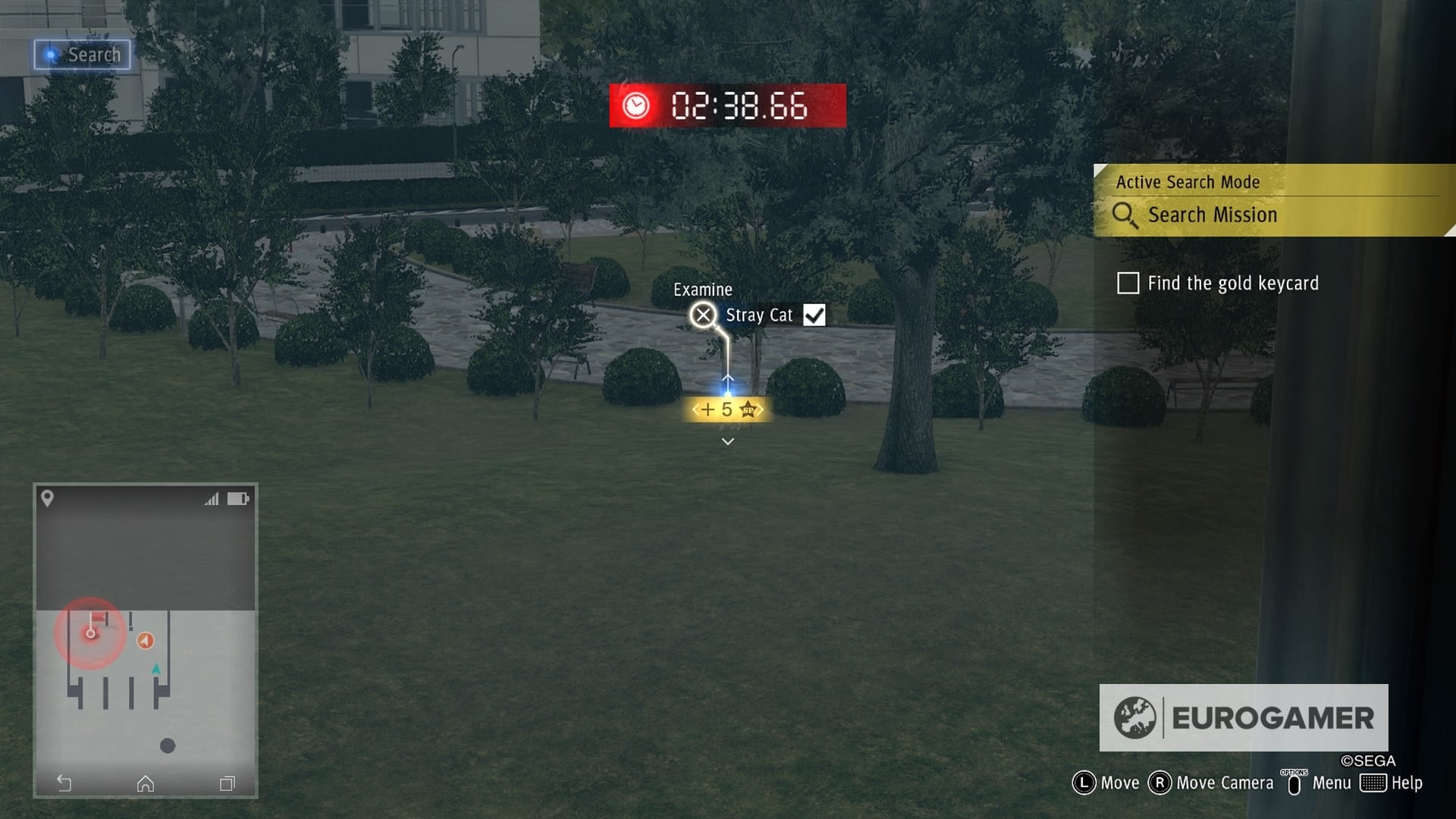Select the magnifying glass search icon
This screenshot has width=1456, height=819.
[1125, 216]
